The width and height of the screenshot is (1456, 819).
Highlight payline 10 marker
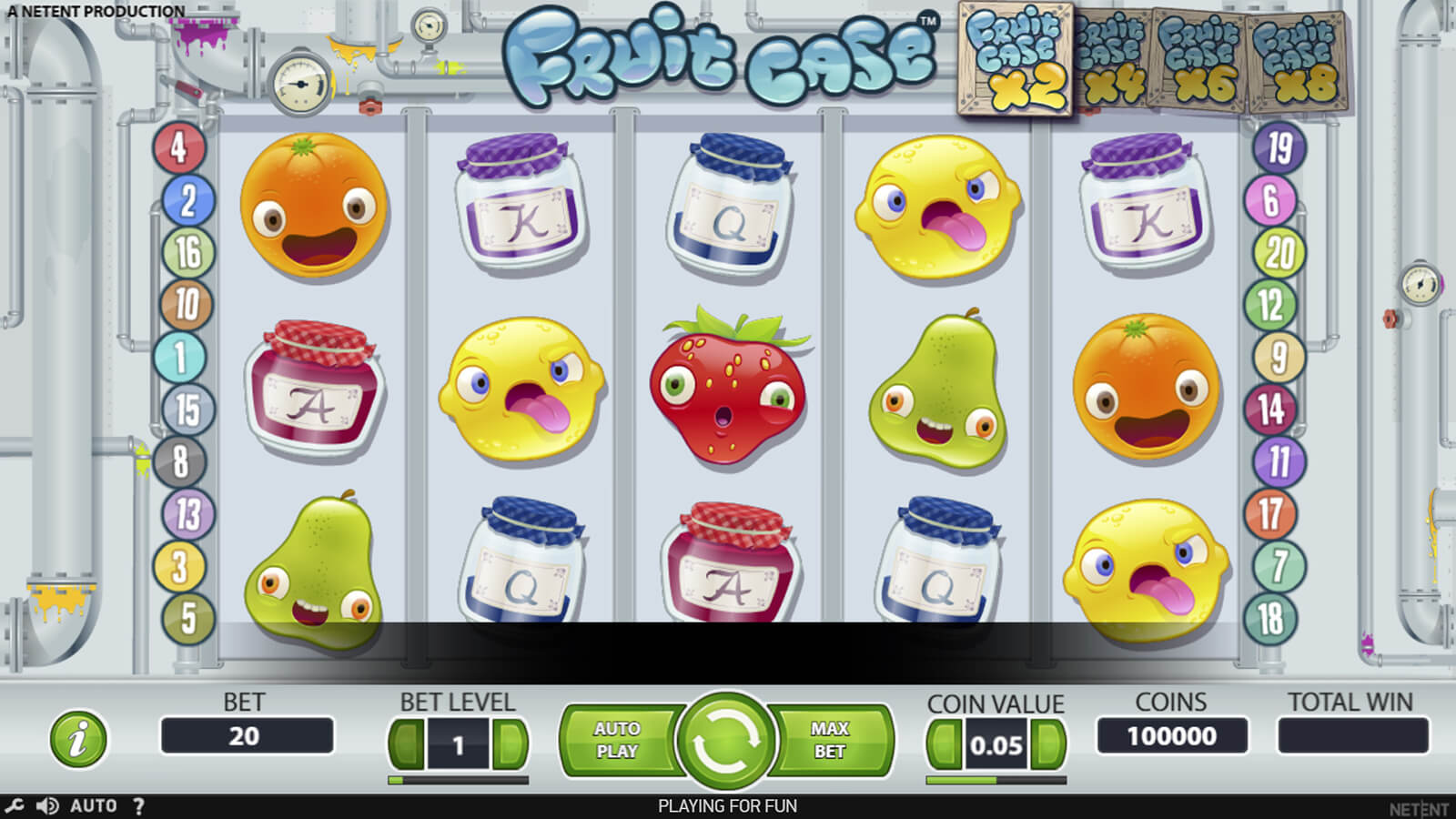[186, 304]
